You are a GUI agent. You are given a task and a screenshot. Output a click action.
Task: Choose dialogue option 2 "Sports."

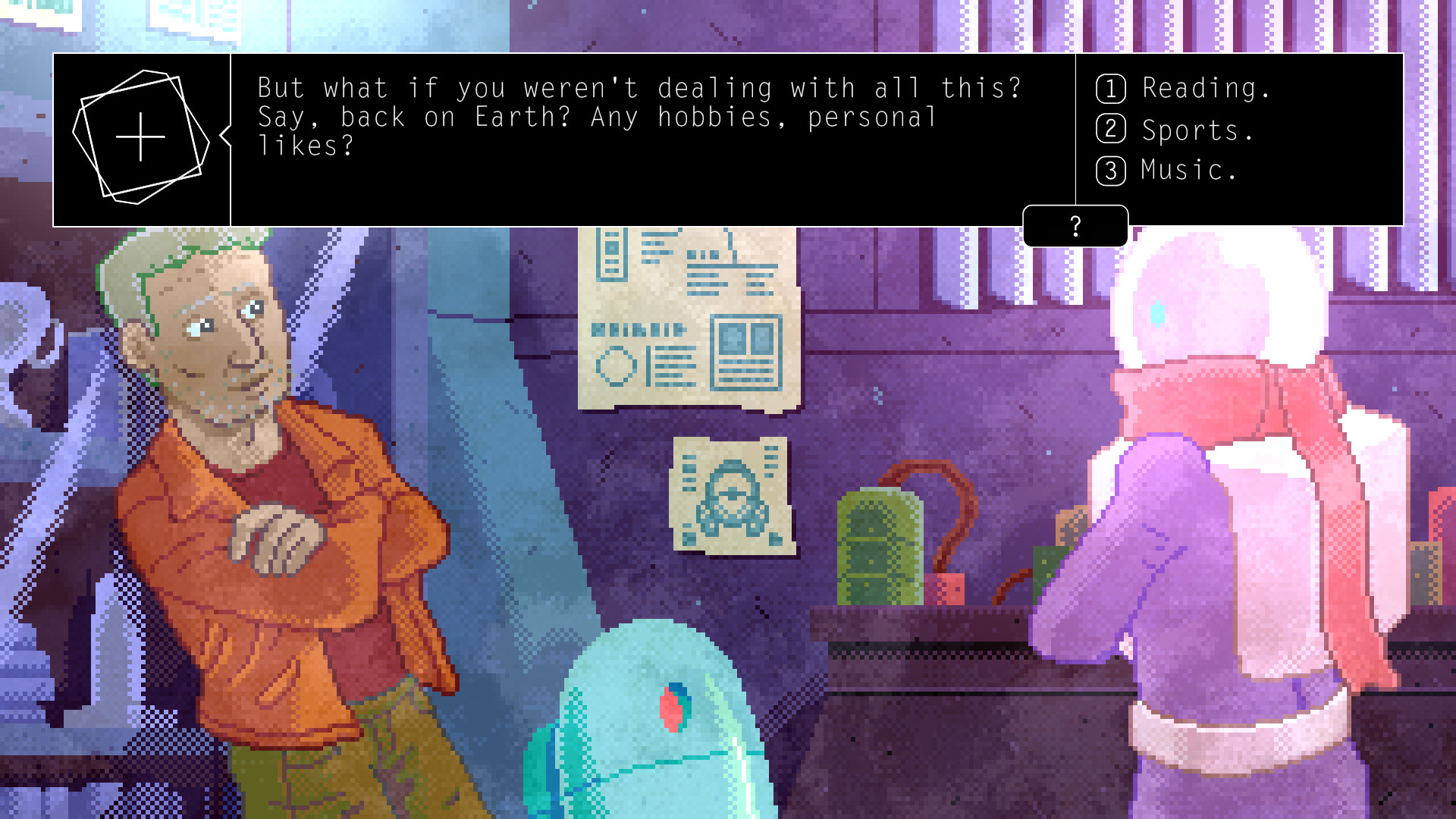(x=1191, y=130)
